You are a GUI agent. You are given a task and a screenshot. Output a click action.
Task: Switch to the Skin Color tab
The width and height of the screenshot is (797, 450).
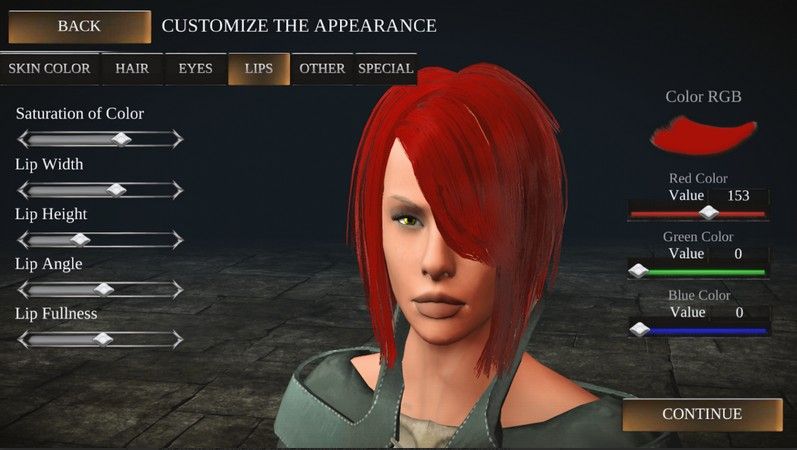49,69
